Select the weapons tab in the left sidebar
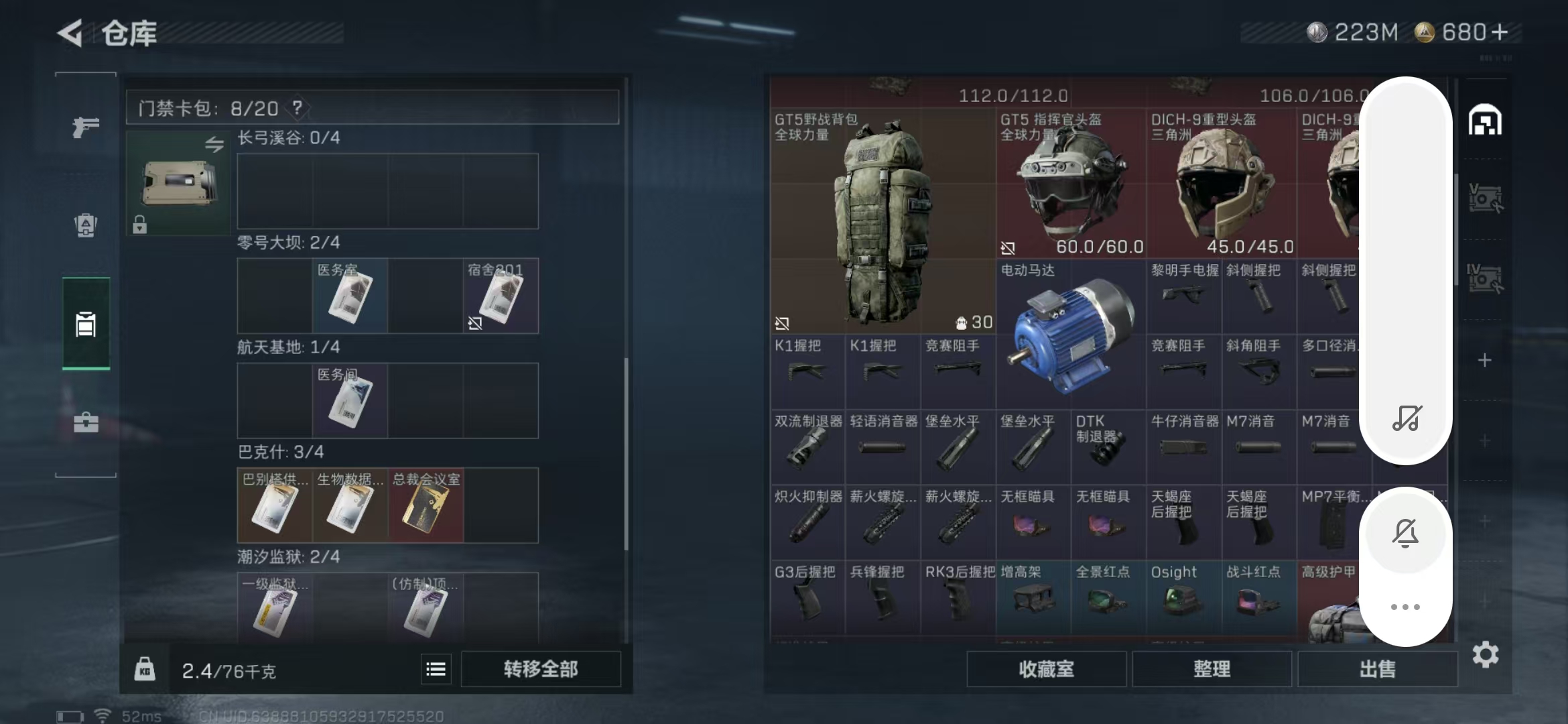The width and height of the screenshot is (1568, 724). click(x=84, y=127)
